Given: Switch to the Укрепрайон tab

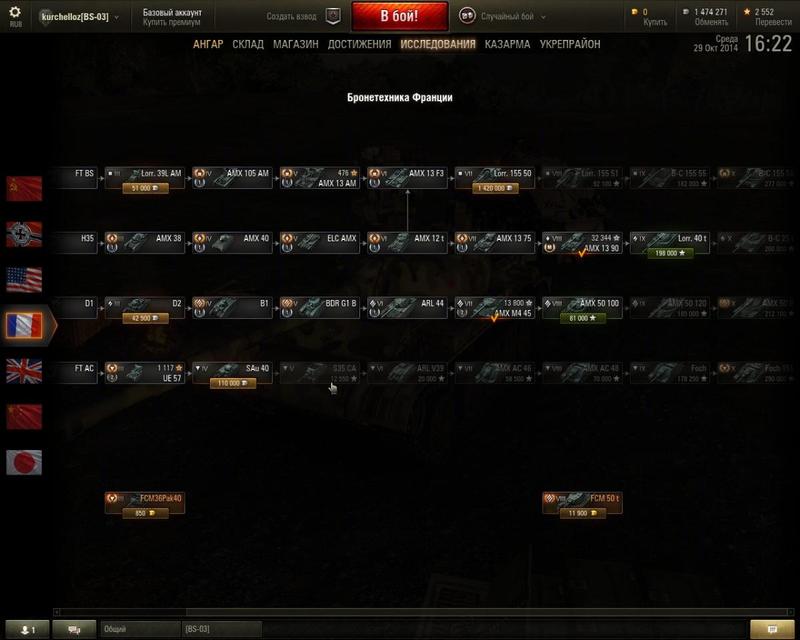Looking at the screenshot, I should tap(569, 44).
